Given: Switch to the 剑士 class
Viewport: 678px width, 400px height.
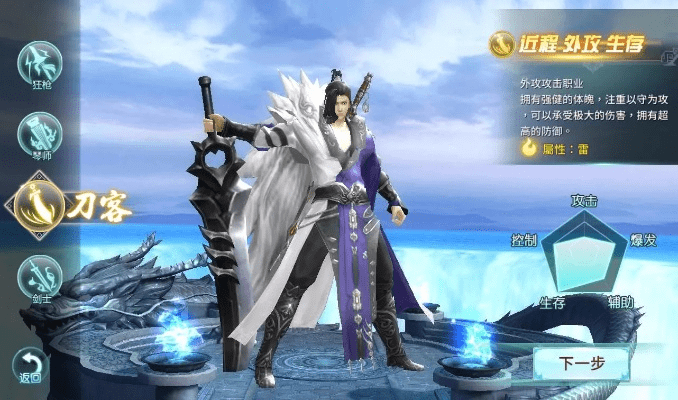Looking at the screenshot, I should (x=40, y=277).
